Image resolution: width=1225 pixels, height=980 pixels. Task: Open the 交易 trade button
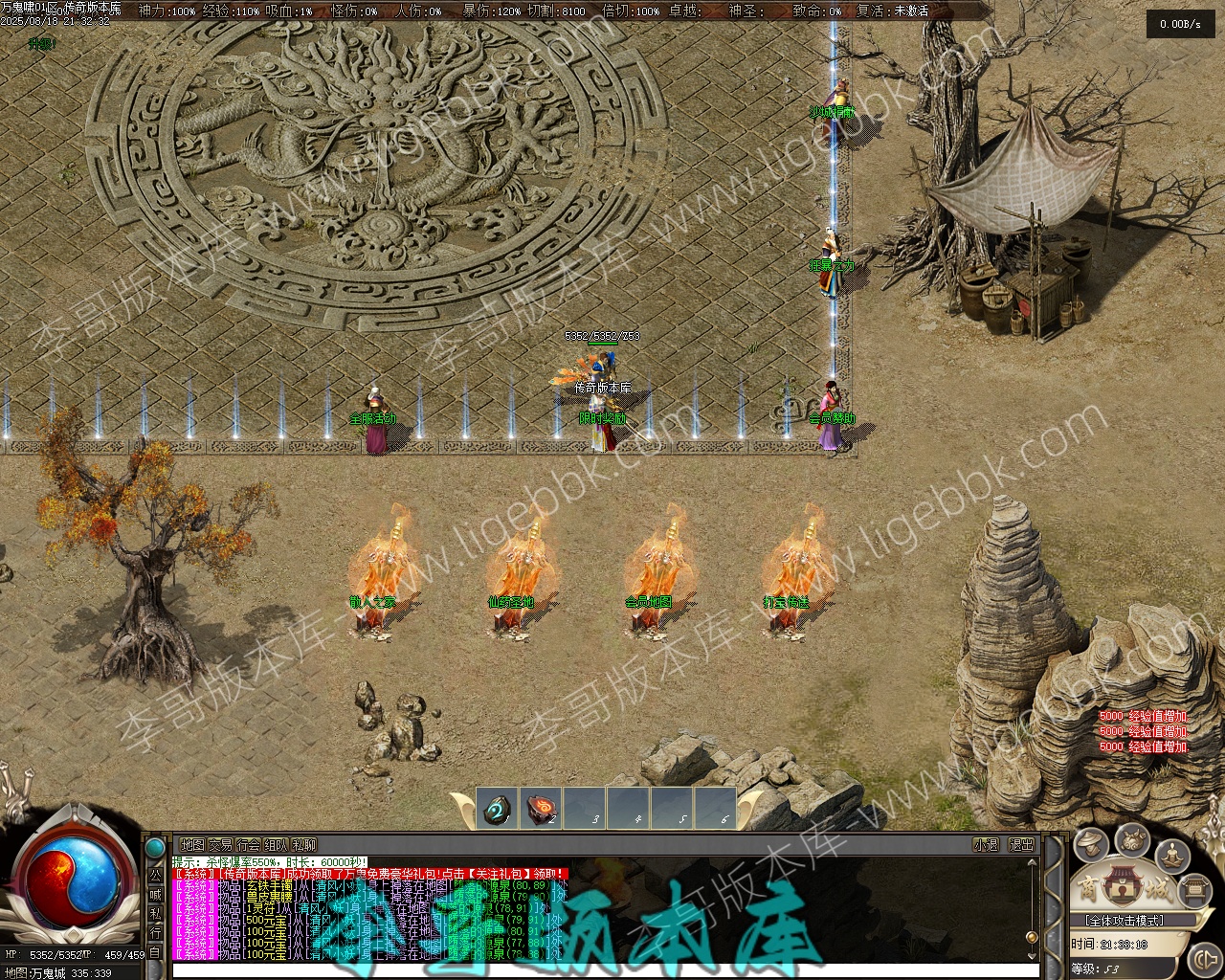[221, 845]
